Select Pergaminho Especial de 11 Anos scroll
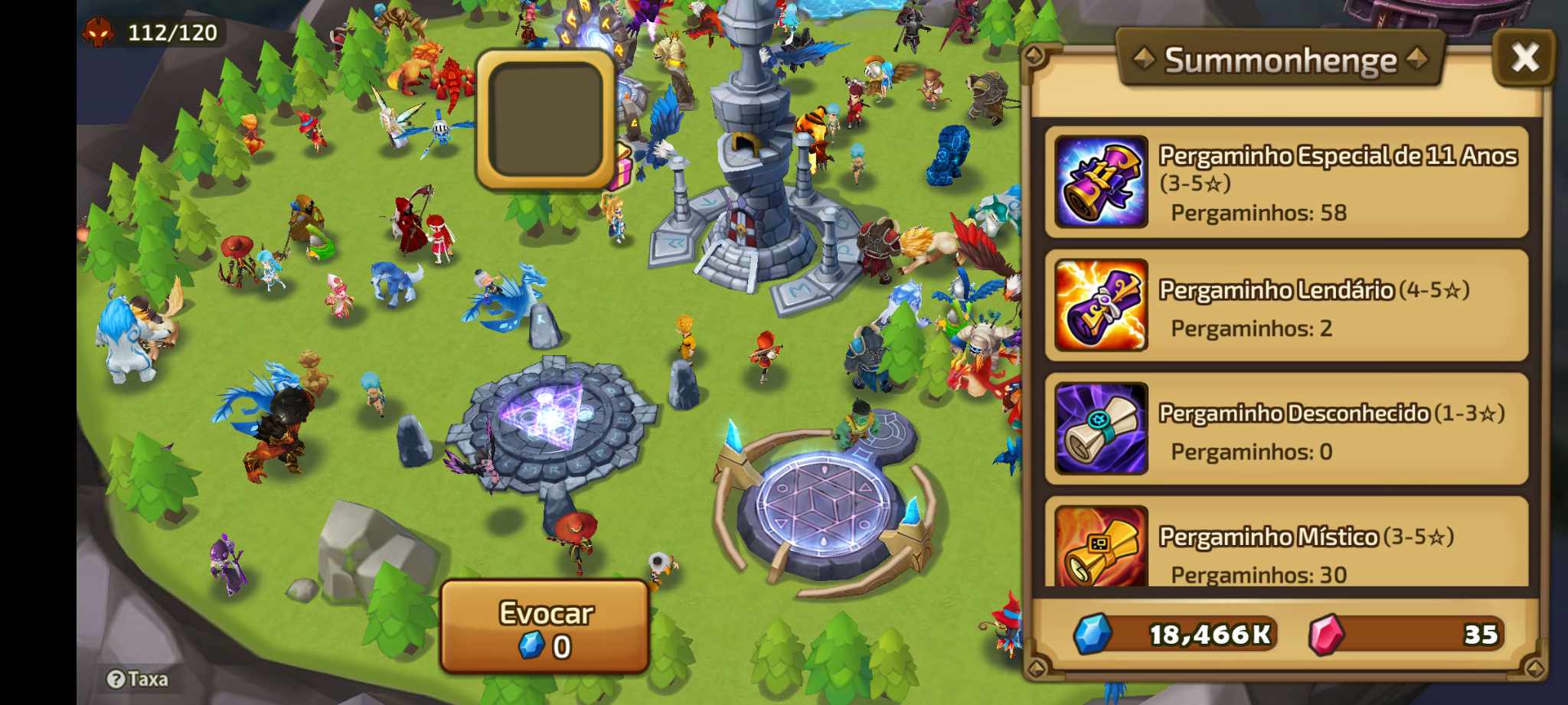The height and width of the screenshot is (705, 1568). click(x=1286, y=182)
